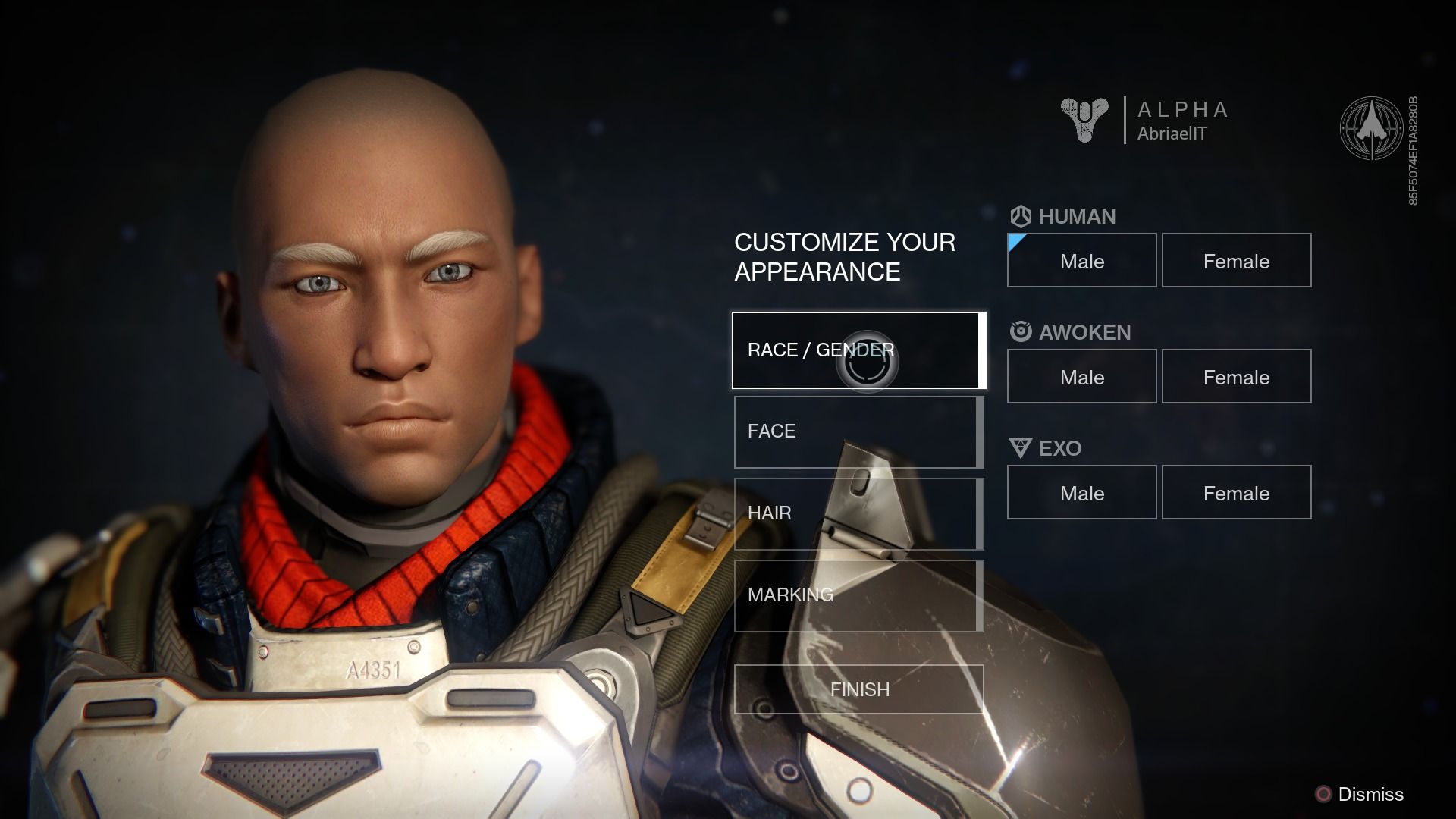Image resolution: width=1456 pixels, height=819 pixels.
Task: Select Exo Male
Action: coord(1081,492)
